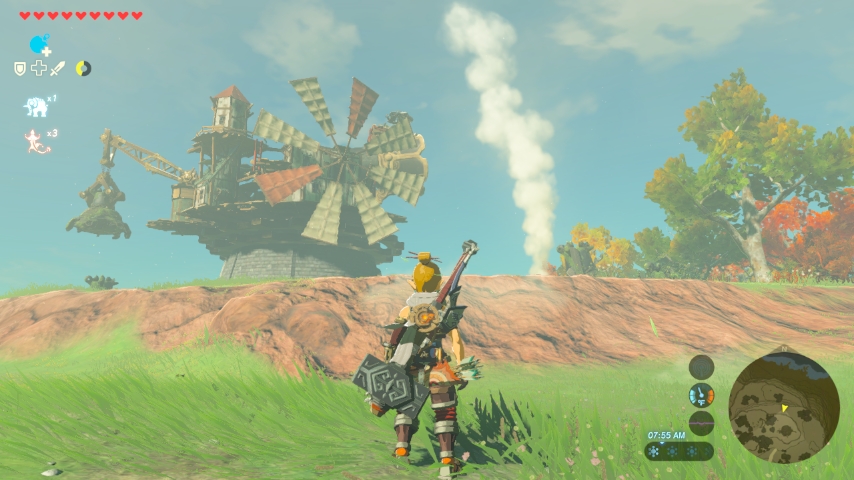Click the shield icon in the HUD
Screen dimensions: 854x480
(19, 68)
